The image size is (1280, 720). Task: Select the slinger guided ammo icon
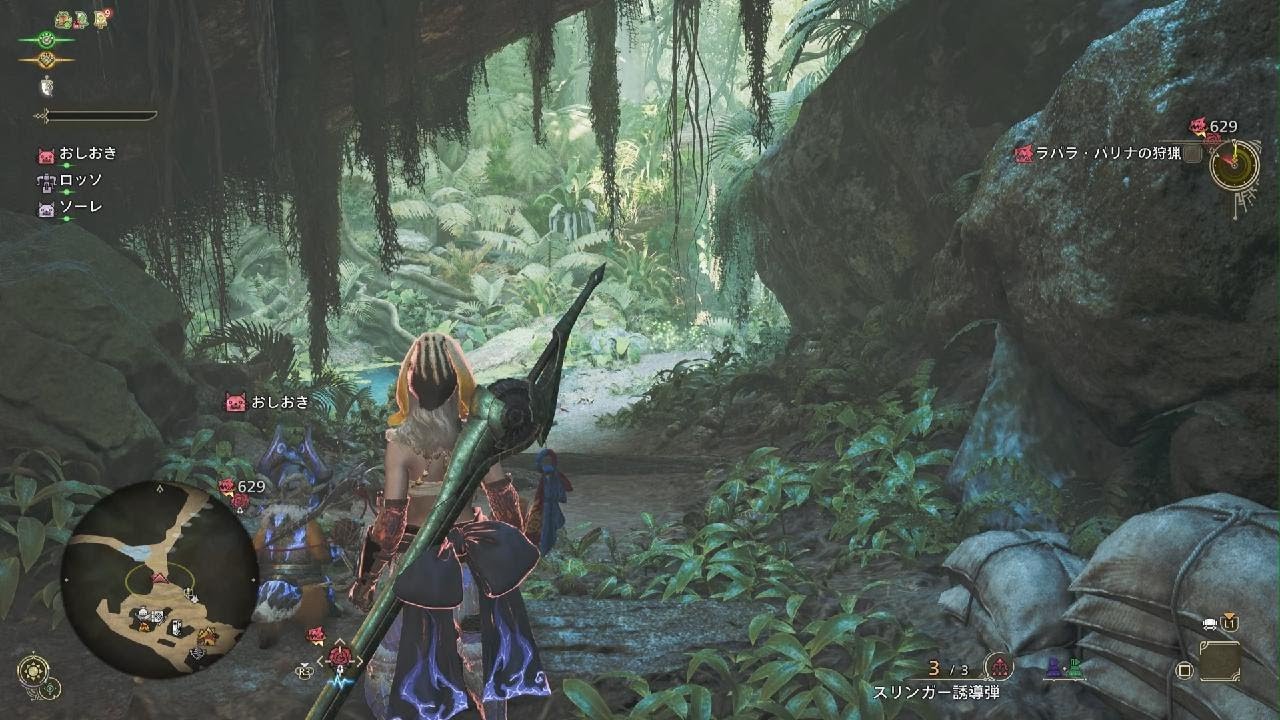coord(1000,668)
